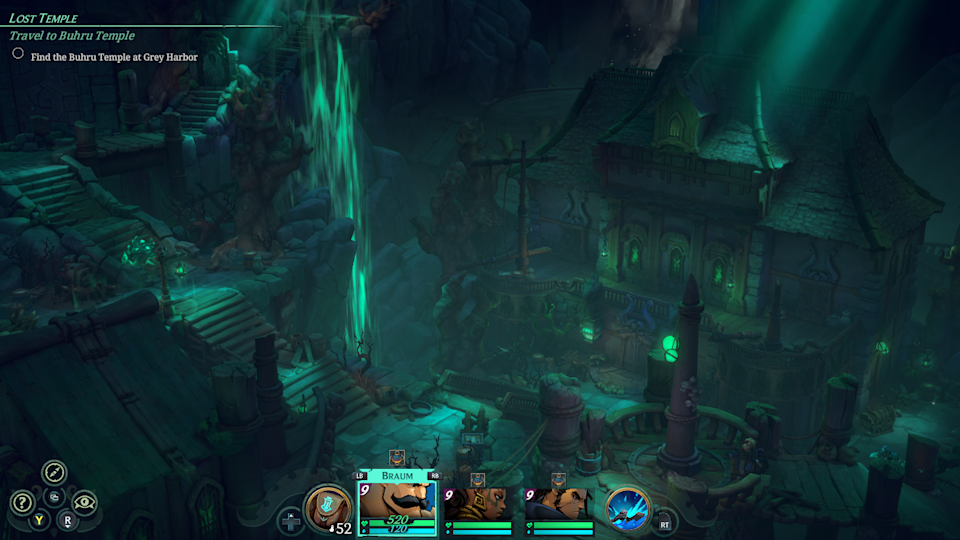Click the Lost Temple quest tracker title
Viewport: 960px width, 540px height.
click(44, 18)
